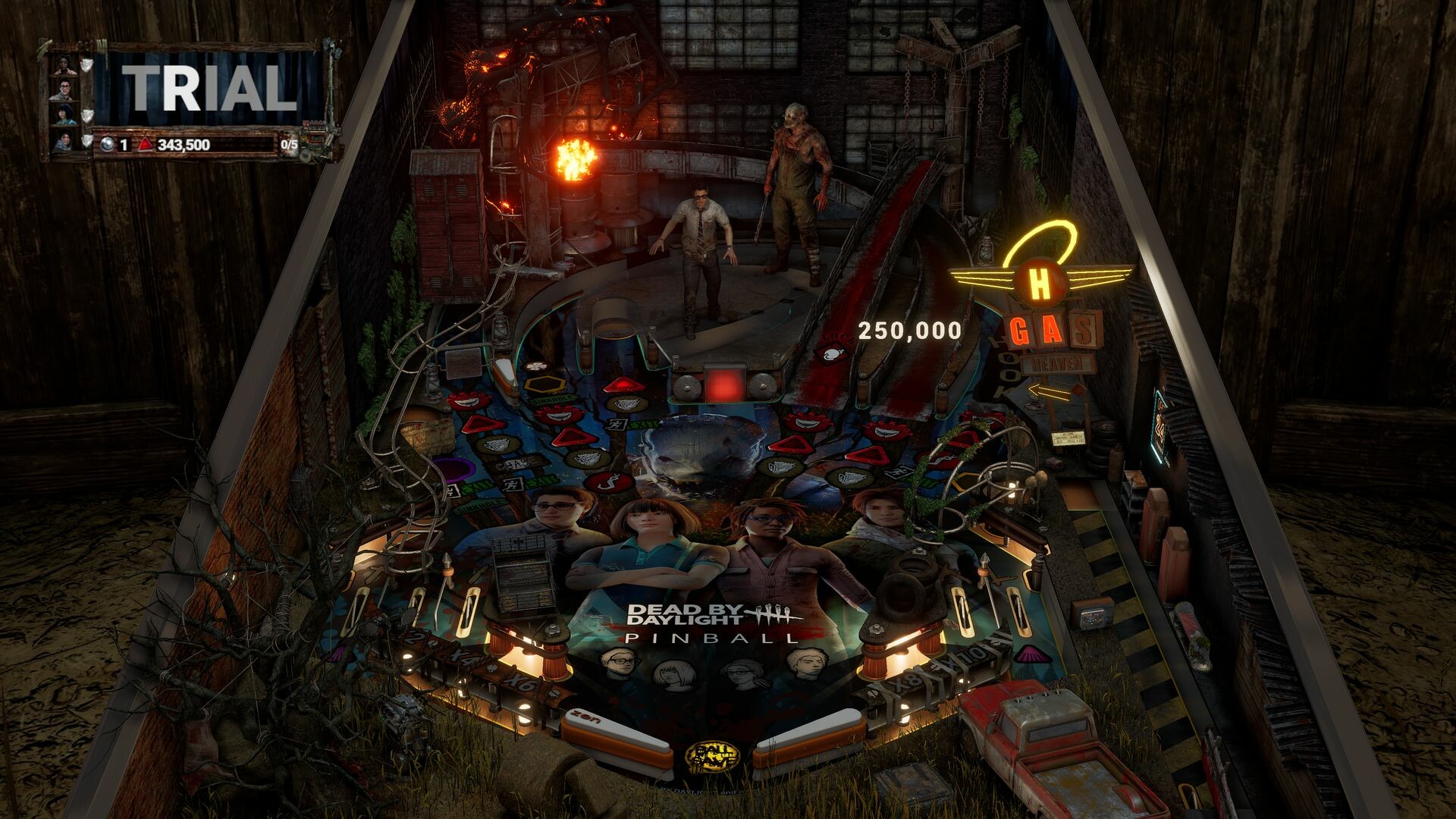Click the yellow Ball Save skull logo between flippers
The height and width of the screenshot is (819, 1456).
713,757
